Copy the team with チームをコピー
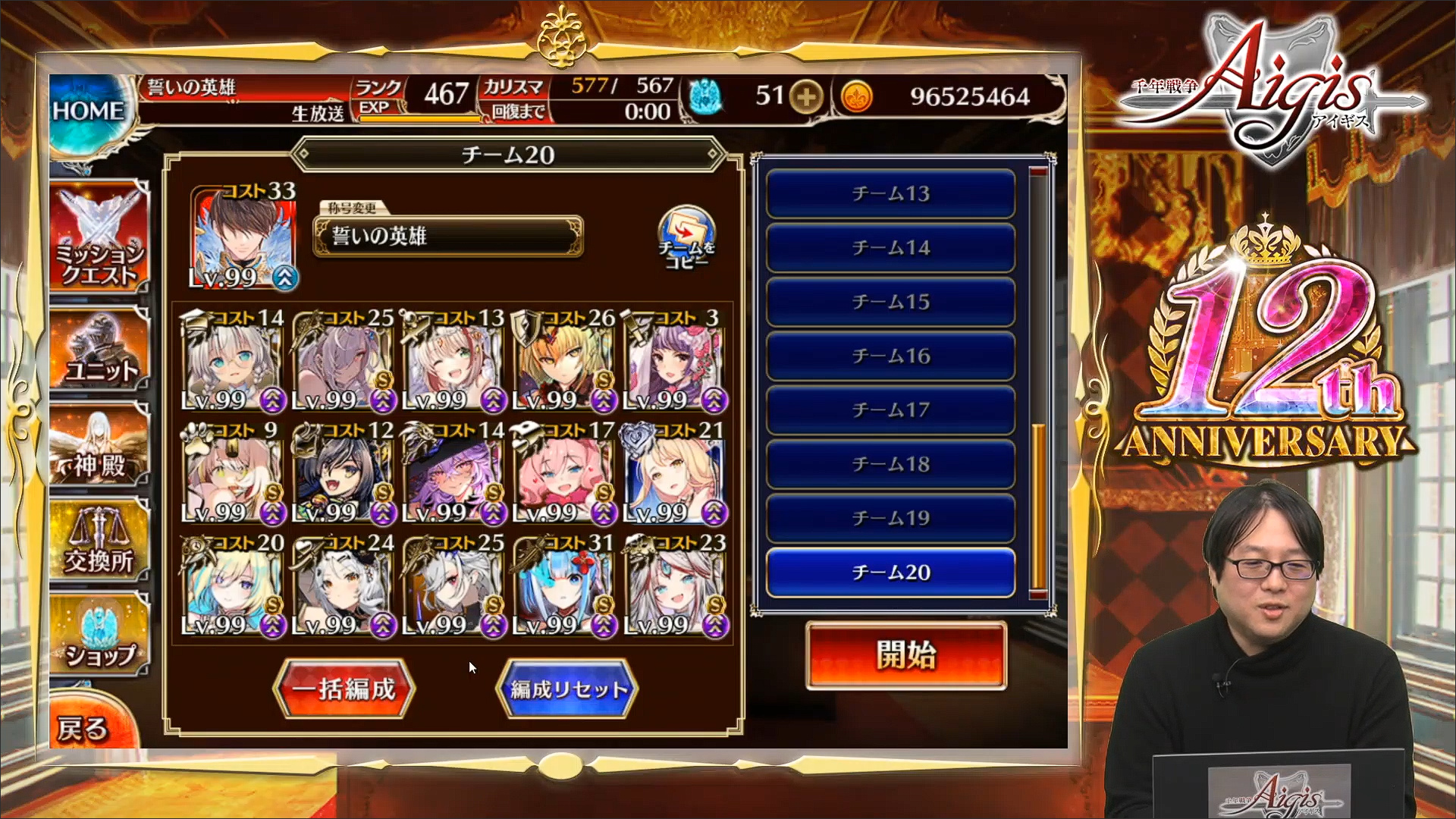Image resolution: width=1456 pixels, height=819 pixels. pyautogui.click(x=686, y=239)
